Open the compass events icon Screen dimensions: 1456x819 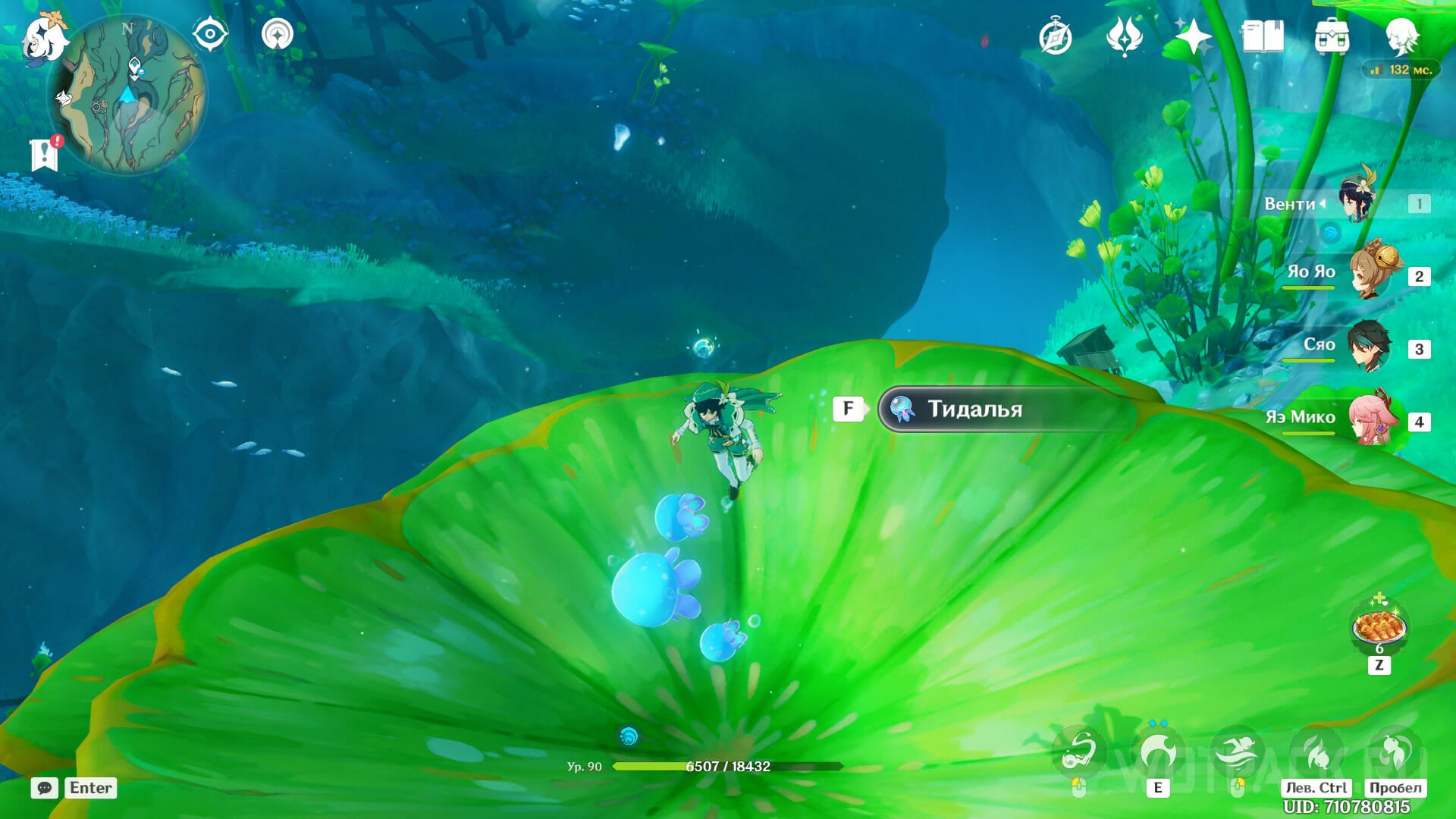[x=1055, y=37]
